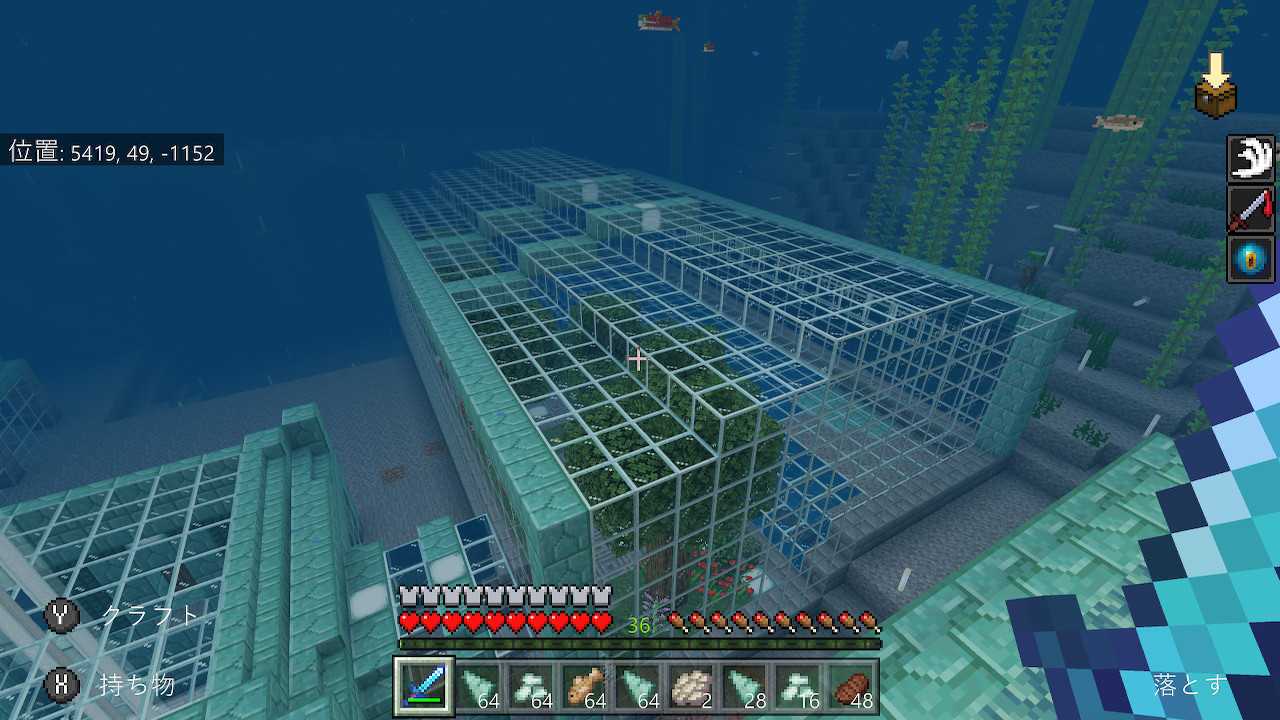
Task: Click the blue conduit eye effect icon
Action: tap(1251, 259)
